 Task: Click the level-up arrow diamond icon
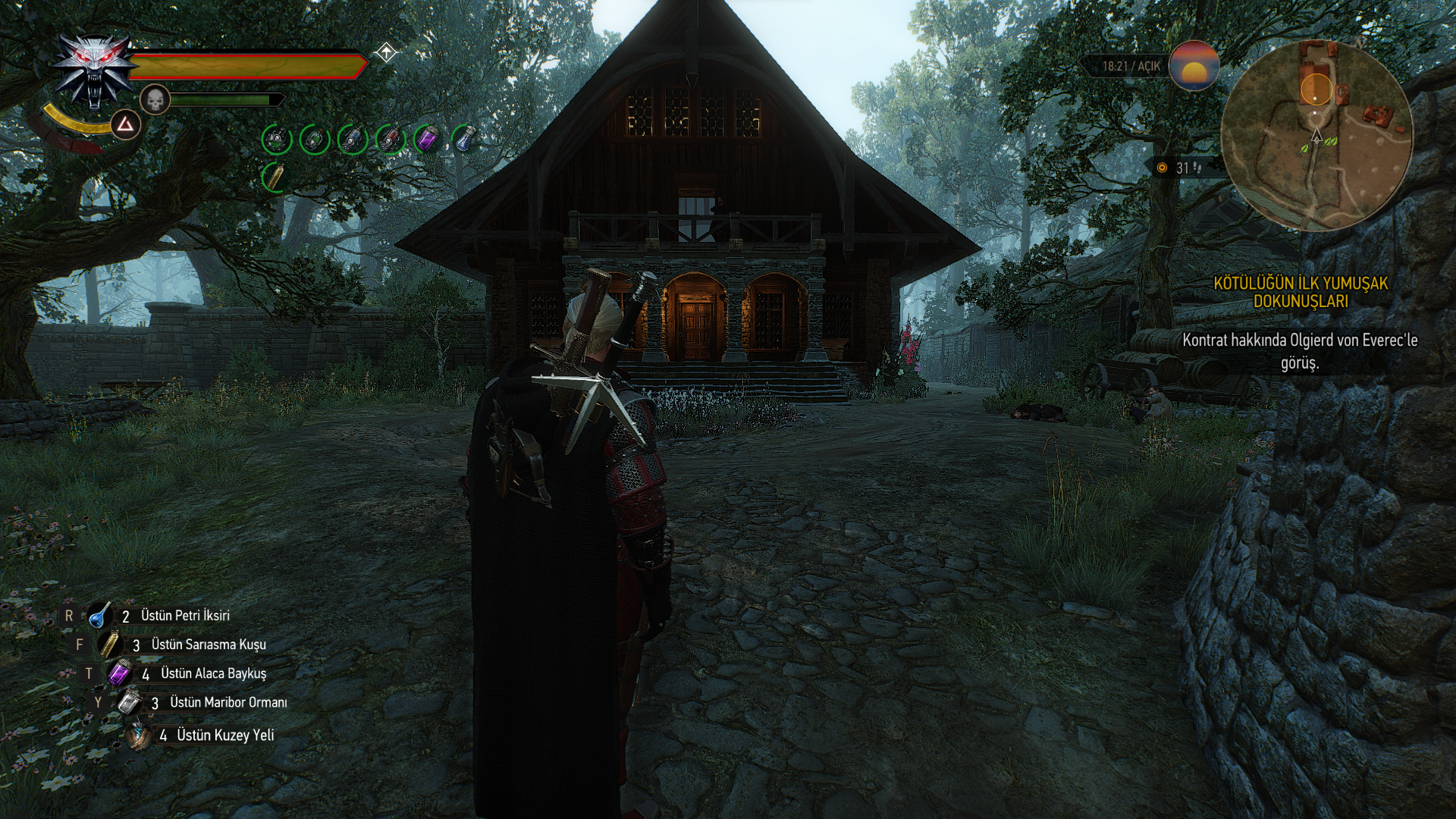[386, 53]
